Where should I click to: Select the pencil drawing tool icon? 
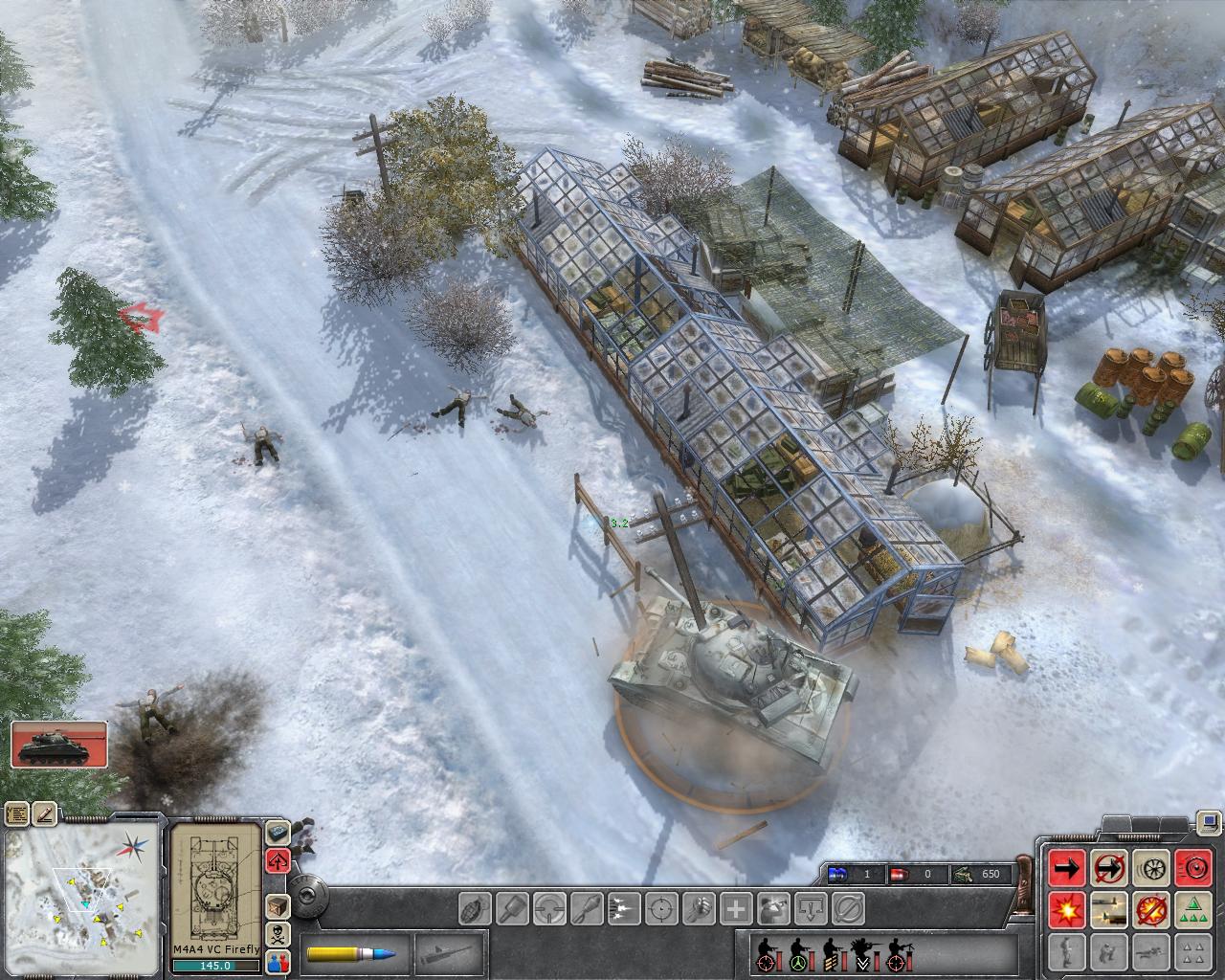[45, 814]
